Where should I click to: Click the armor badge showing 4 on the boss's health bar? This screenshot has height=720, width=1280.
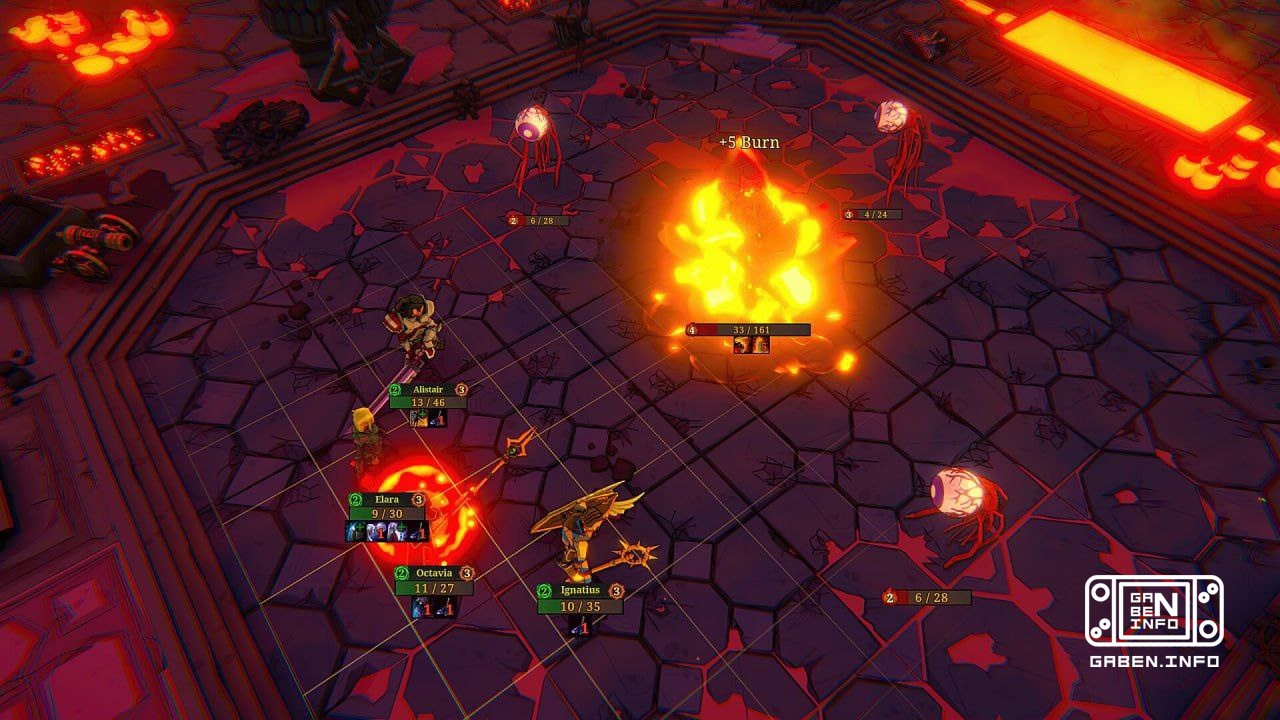(x=692, y=329)
